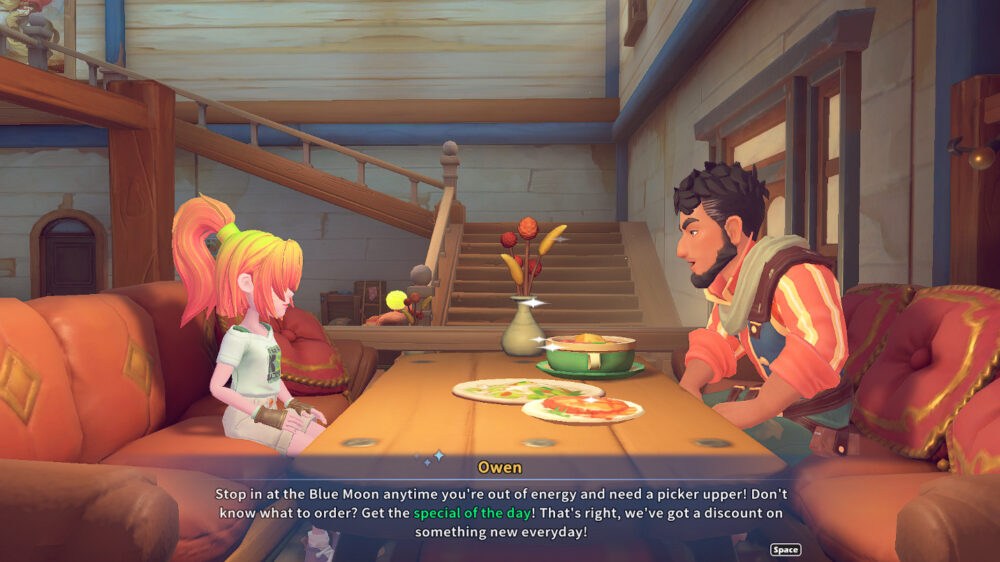
Task: Advance Owen's dialogue by clicking the text box
Action: click(499, 512)
